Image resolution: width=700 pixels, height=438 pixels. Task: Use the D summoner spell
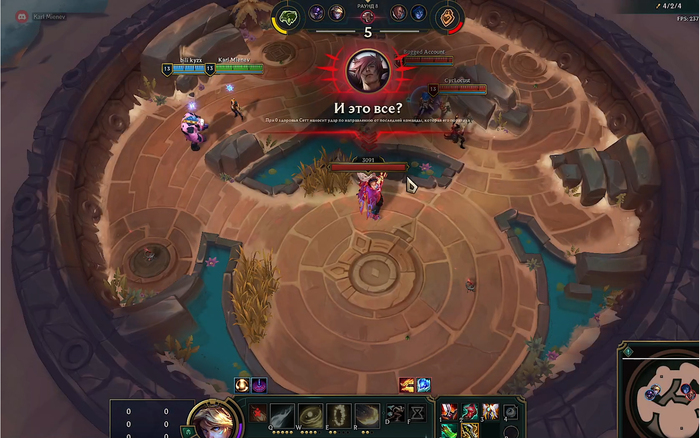point(394,413)
